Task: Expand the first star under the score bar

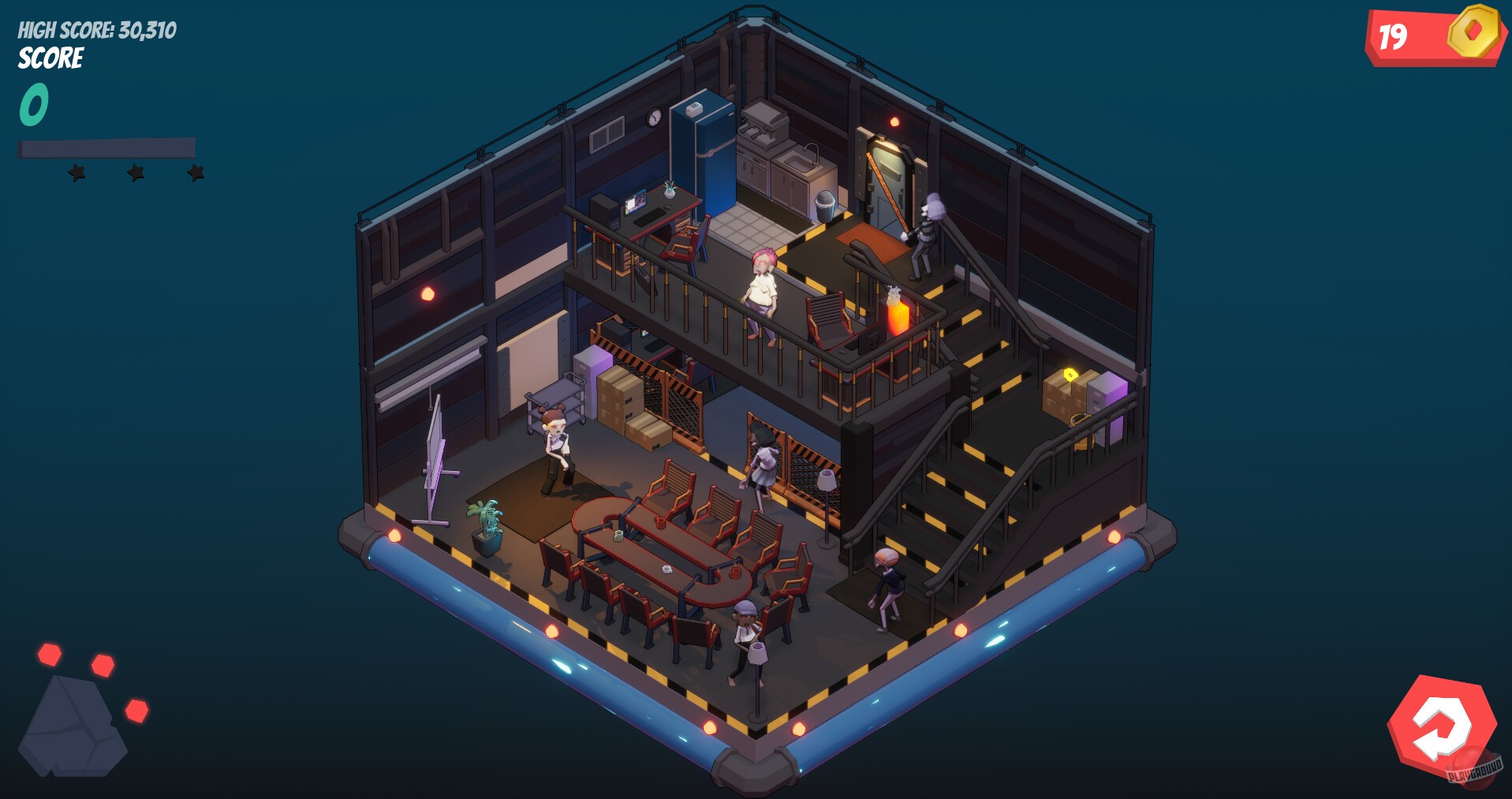Action: pos(78,172)
